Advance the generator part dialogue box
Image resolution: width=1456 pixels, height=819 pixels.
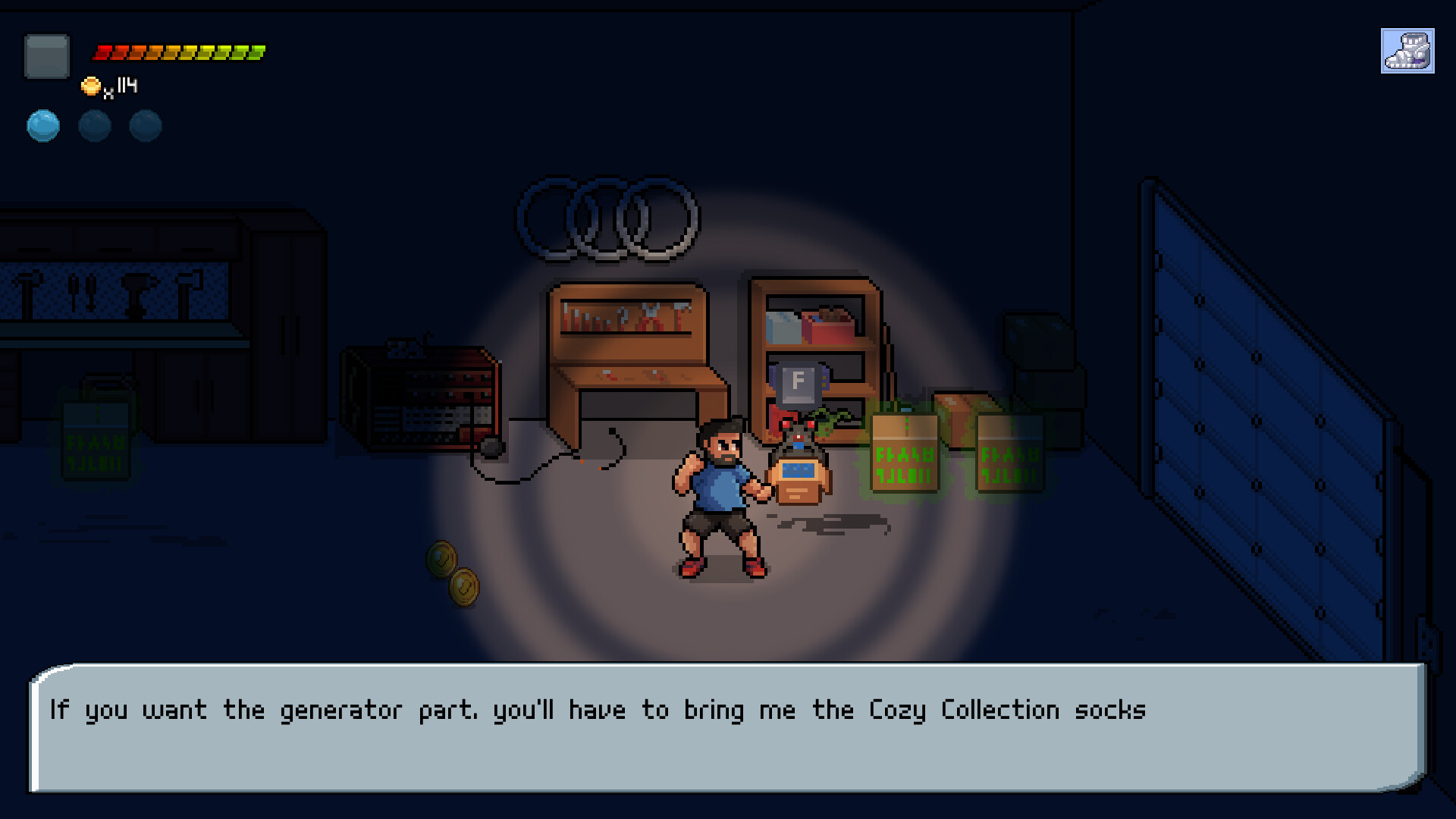(x=726, y=728)
